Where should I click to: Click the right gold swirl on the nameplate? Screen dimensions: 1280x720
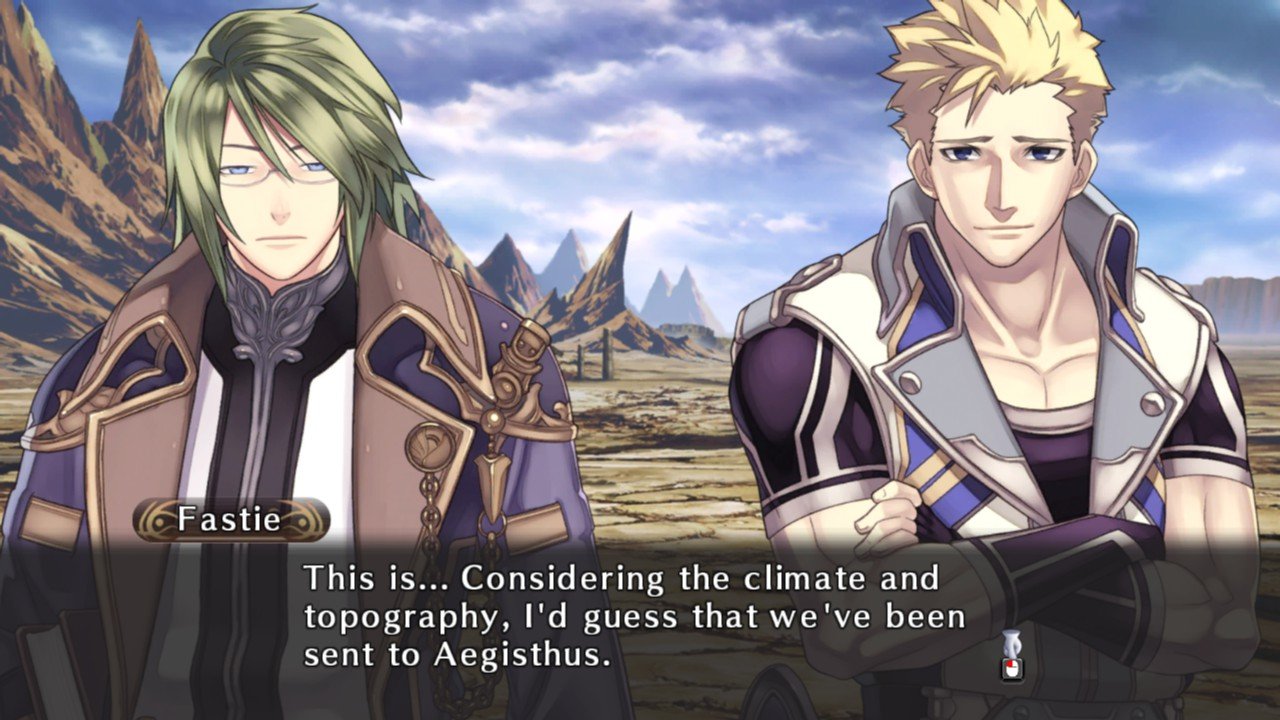pos(302,520)
